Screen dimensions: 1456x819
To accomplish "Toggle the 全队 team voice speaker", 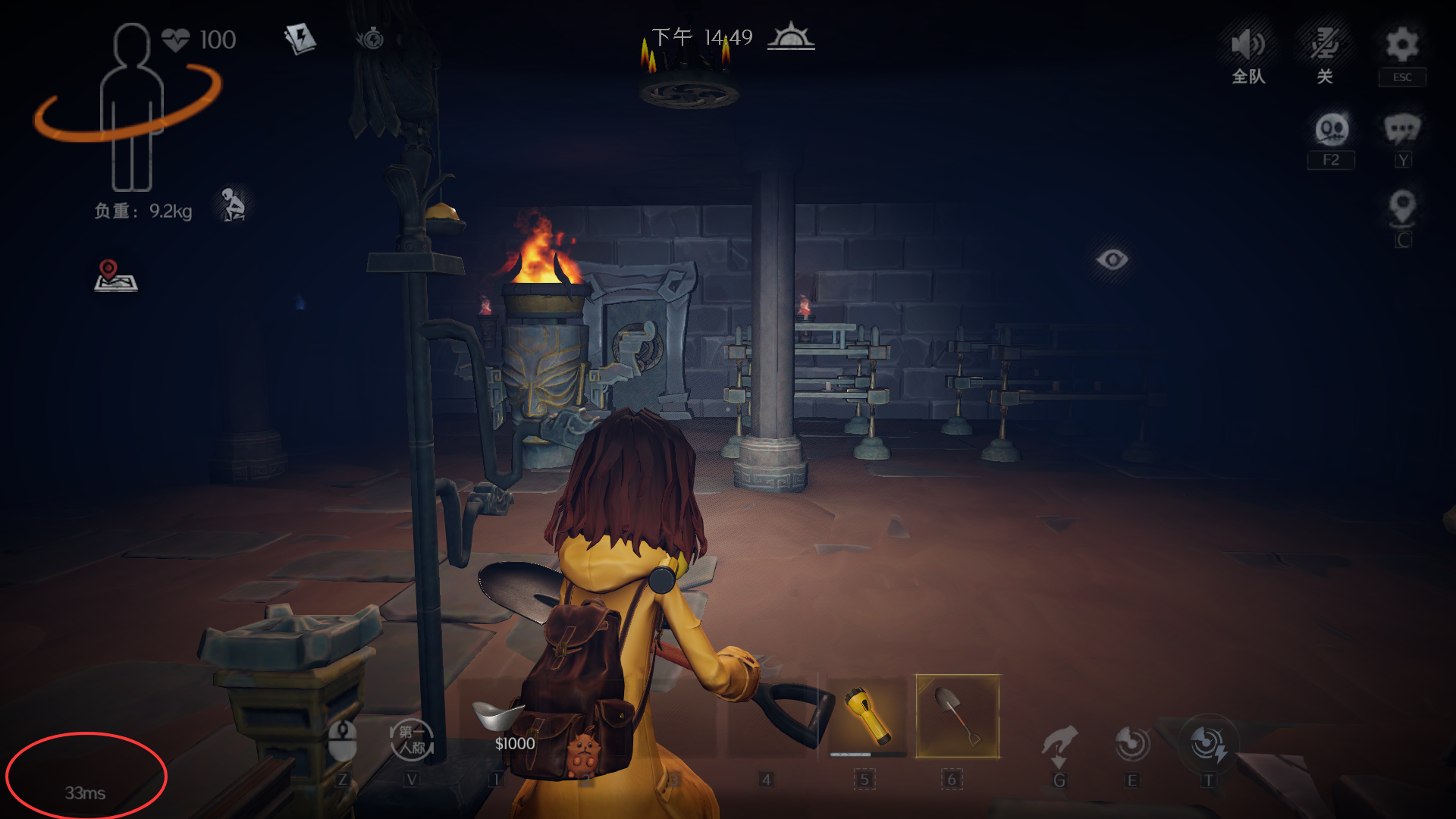I will (1248, 45).
